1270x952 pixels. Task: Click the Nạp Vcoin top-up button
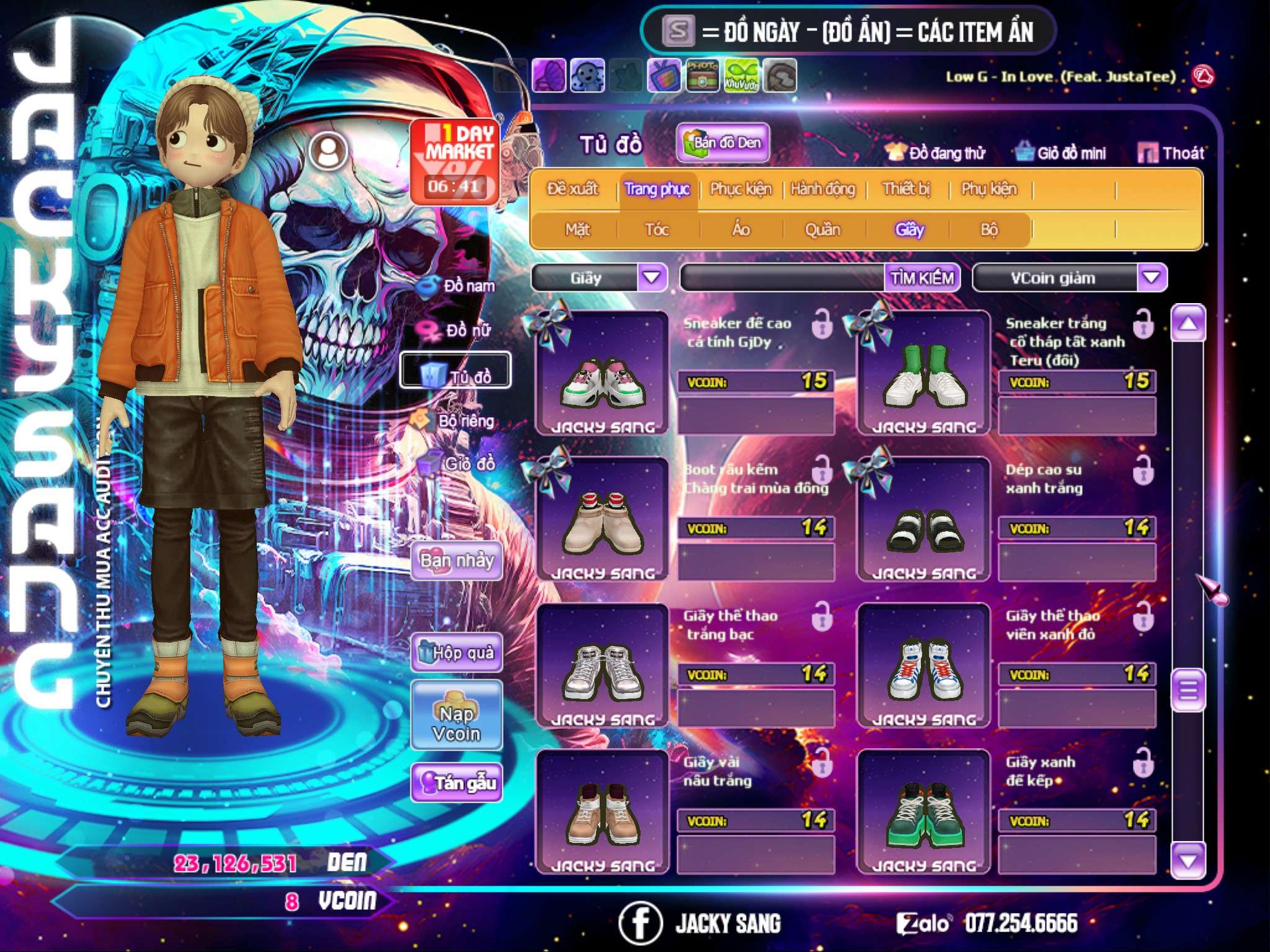point(457,723)
